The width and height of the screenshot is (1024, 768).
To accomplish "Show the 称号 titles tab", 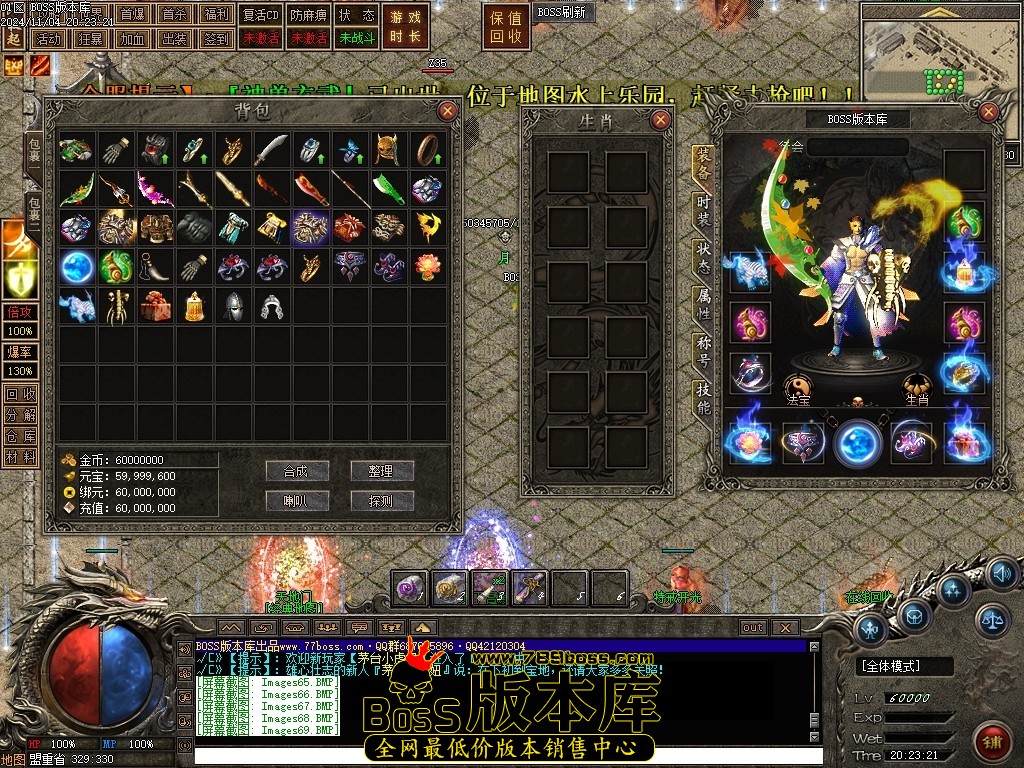I will (704, 352).
